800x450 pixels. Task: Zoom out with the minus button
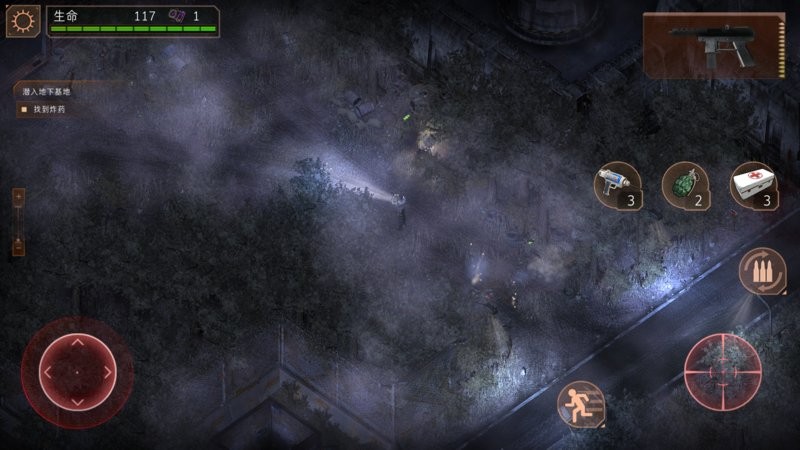click(17, 245)
